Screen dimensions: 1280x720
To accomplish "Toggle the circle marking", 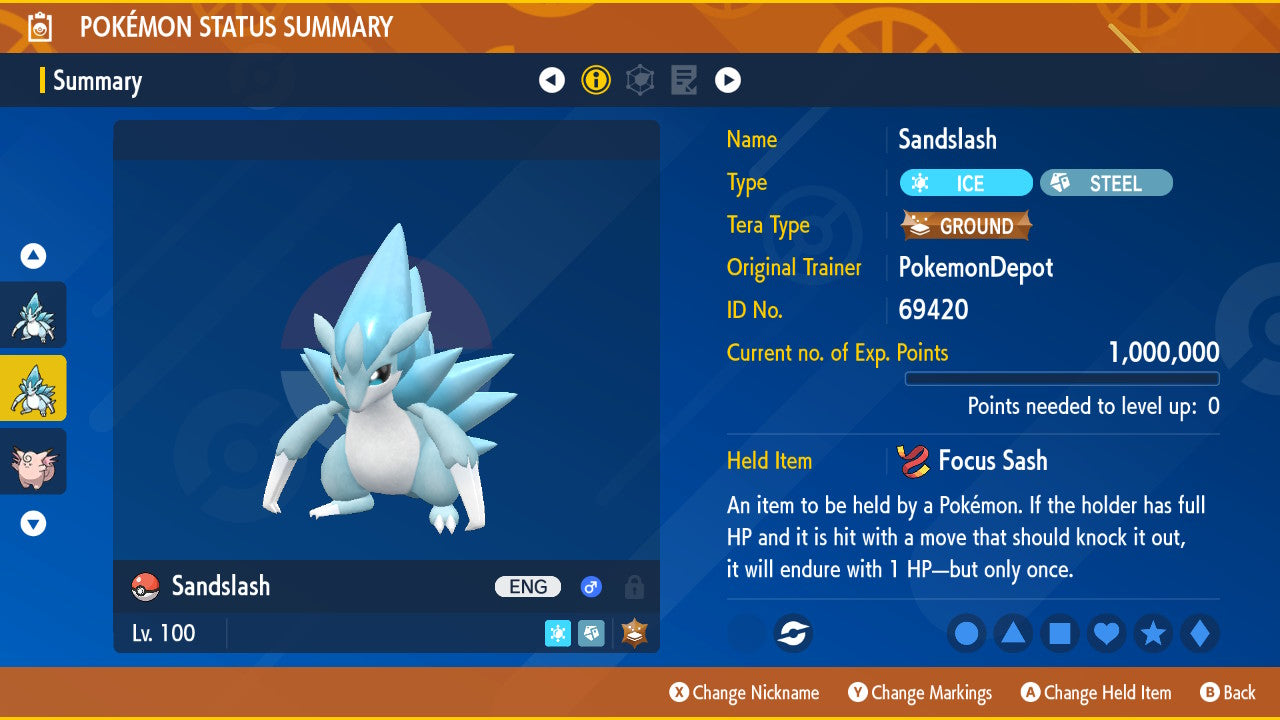I will tap(967, 634).
